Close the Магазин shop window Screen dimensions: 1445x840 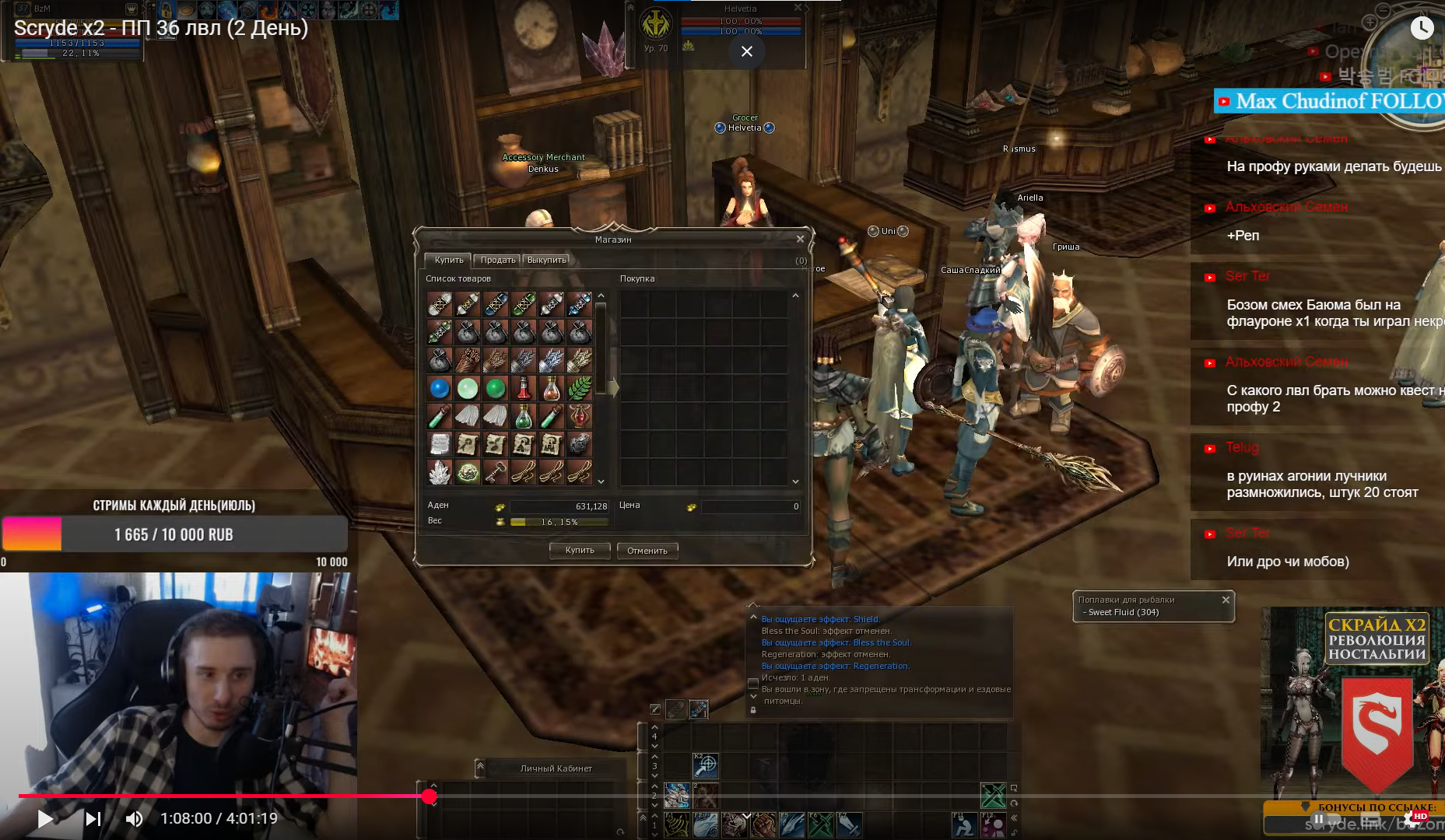click(x=800, y=239)
